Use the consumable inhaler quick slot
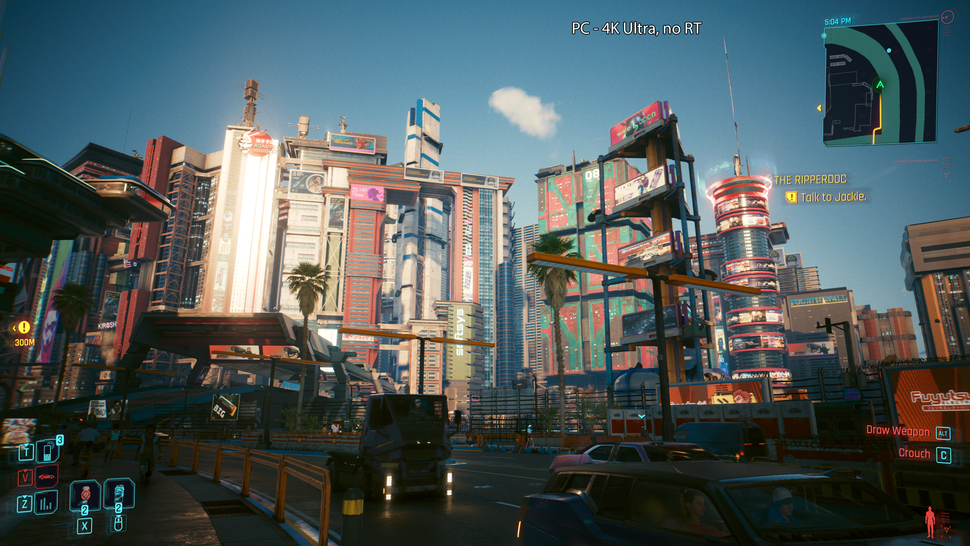This screenshot has width=970, height=546. tap(118, 495)
